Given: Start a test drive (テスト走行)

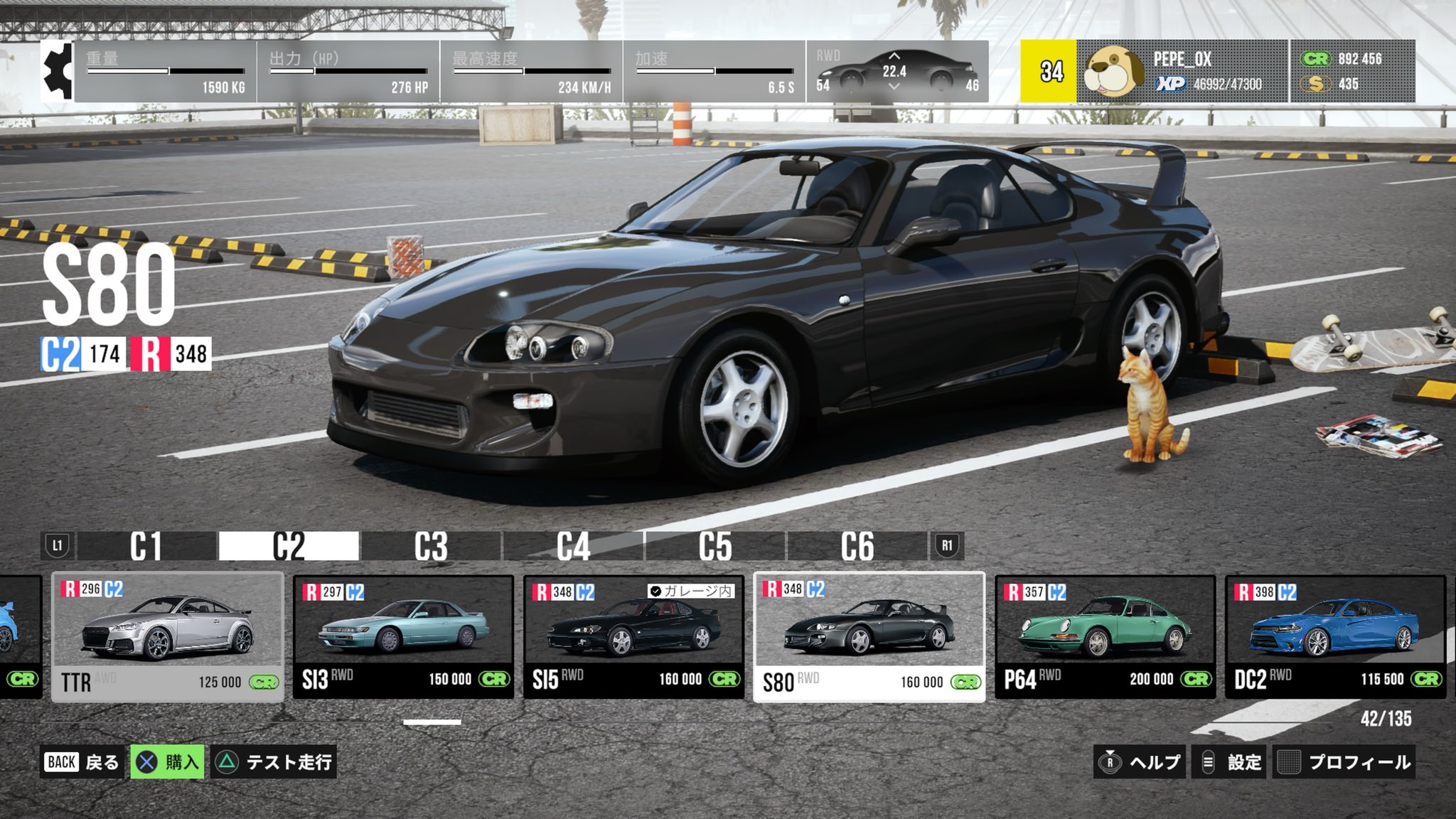Looking at the screenshot, I should (x=274, y=762).
